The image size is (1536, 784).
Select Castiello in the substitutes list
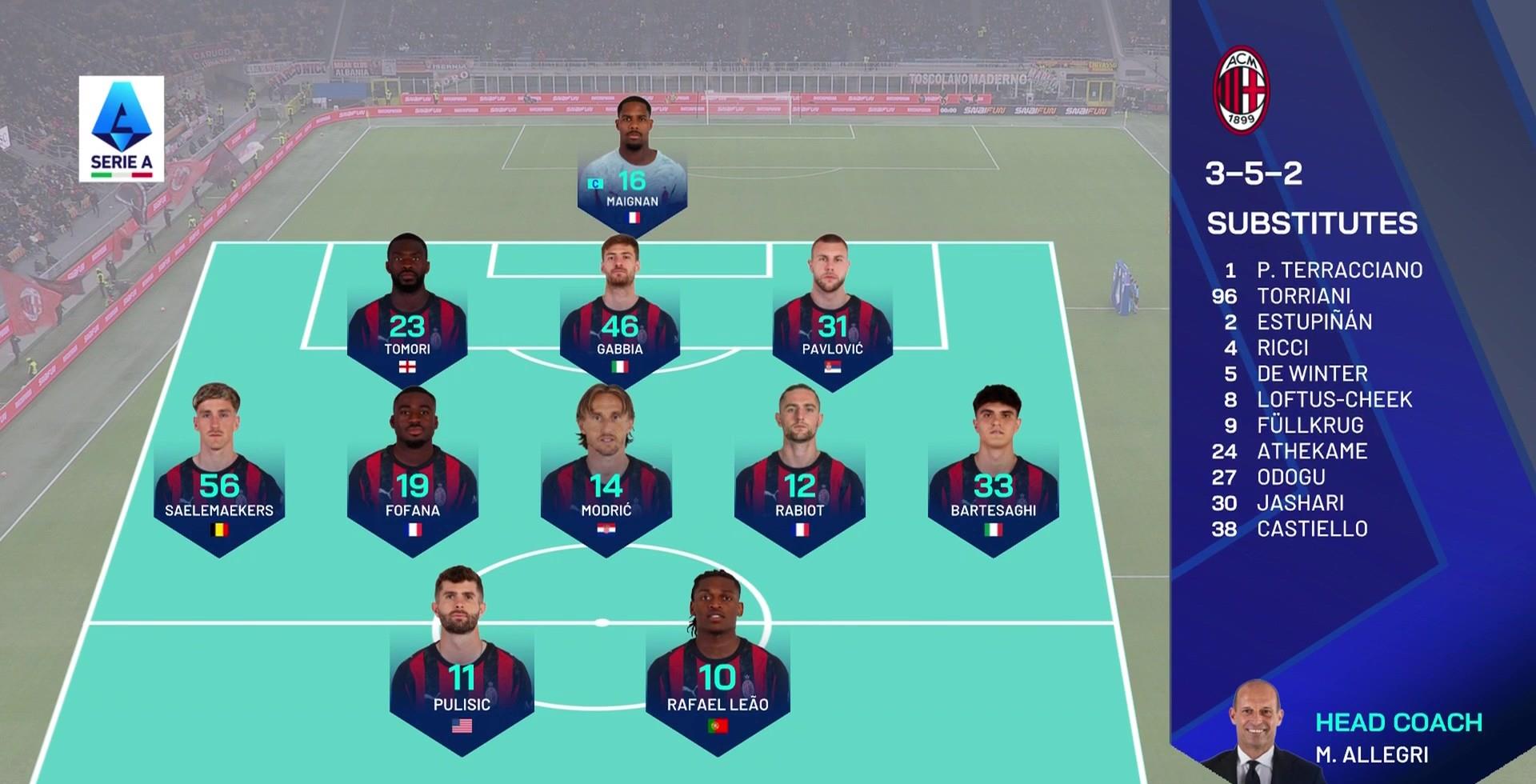(1312, 529)
